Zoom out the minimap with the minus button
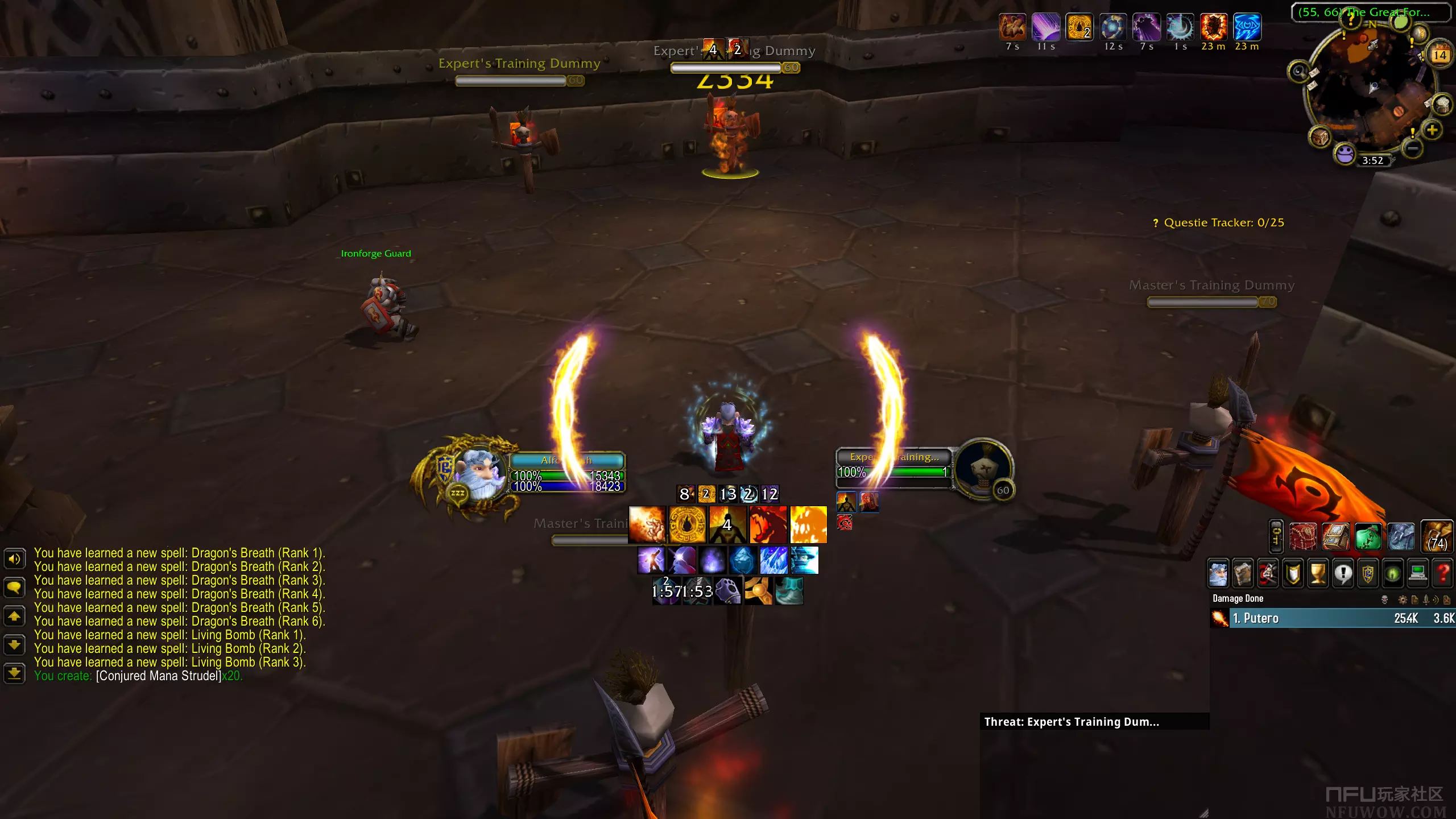Screen dimensions: 1456x819 1412,149
